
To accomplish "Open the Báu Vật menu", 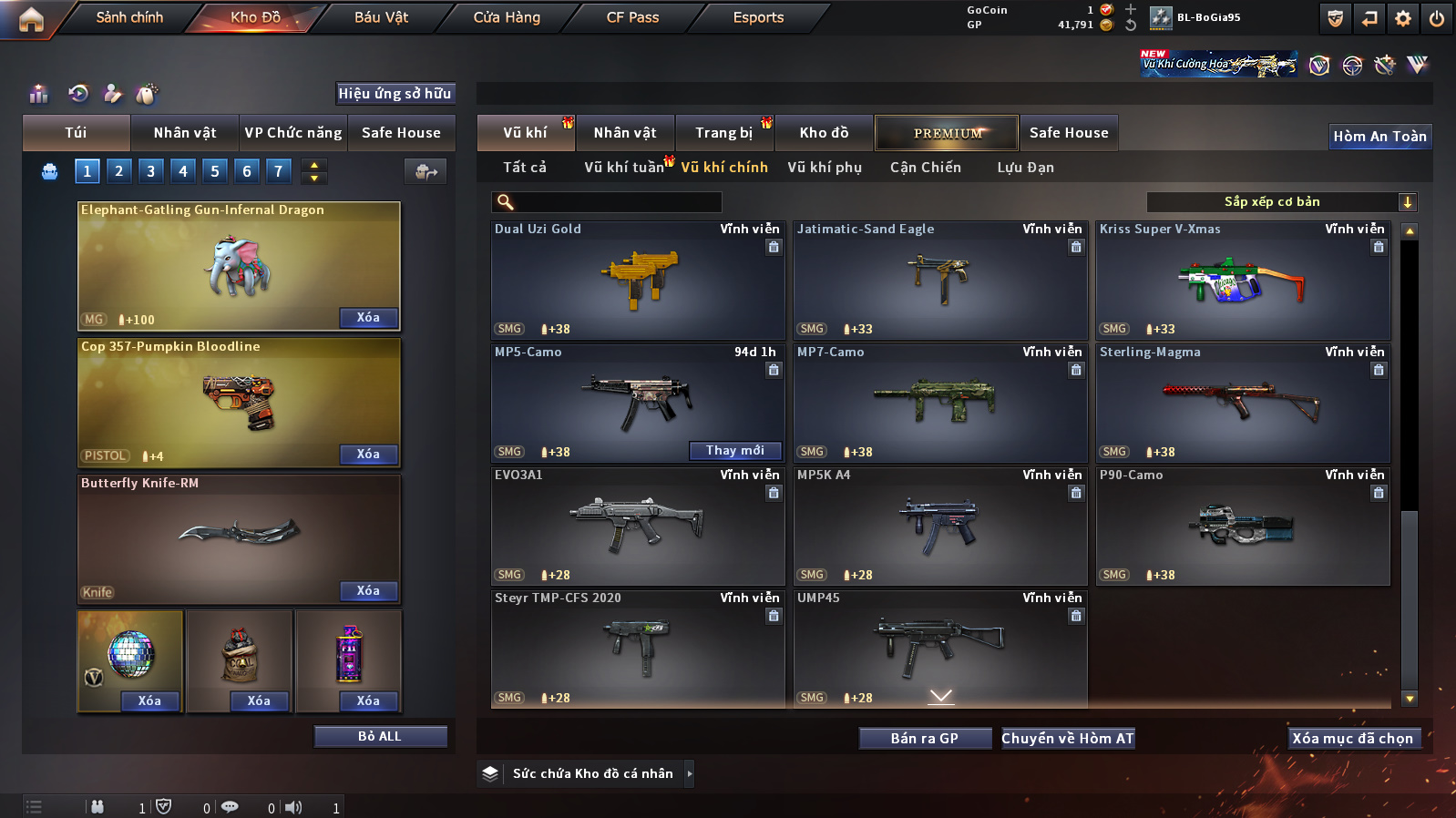I will click(381, 17).
